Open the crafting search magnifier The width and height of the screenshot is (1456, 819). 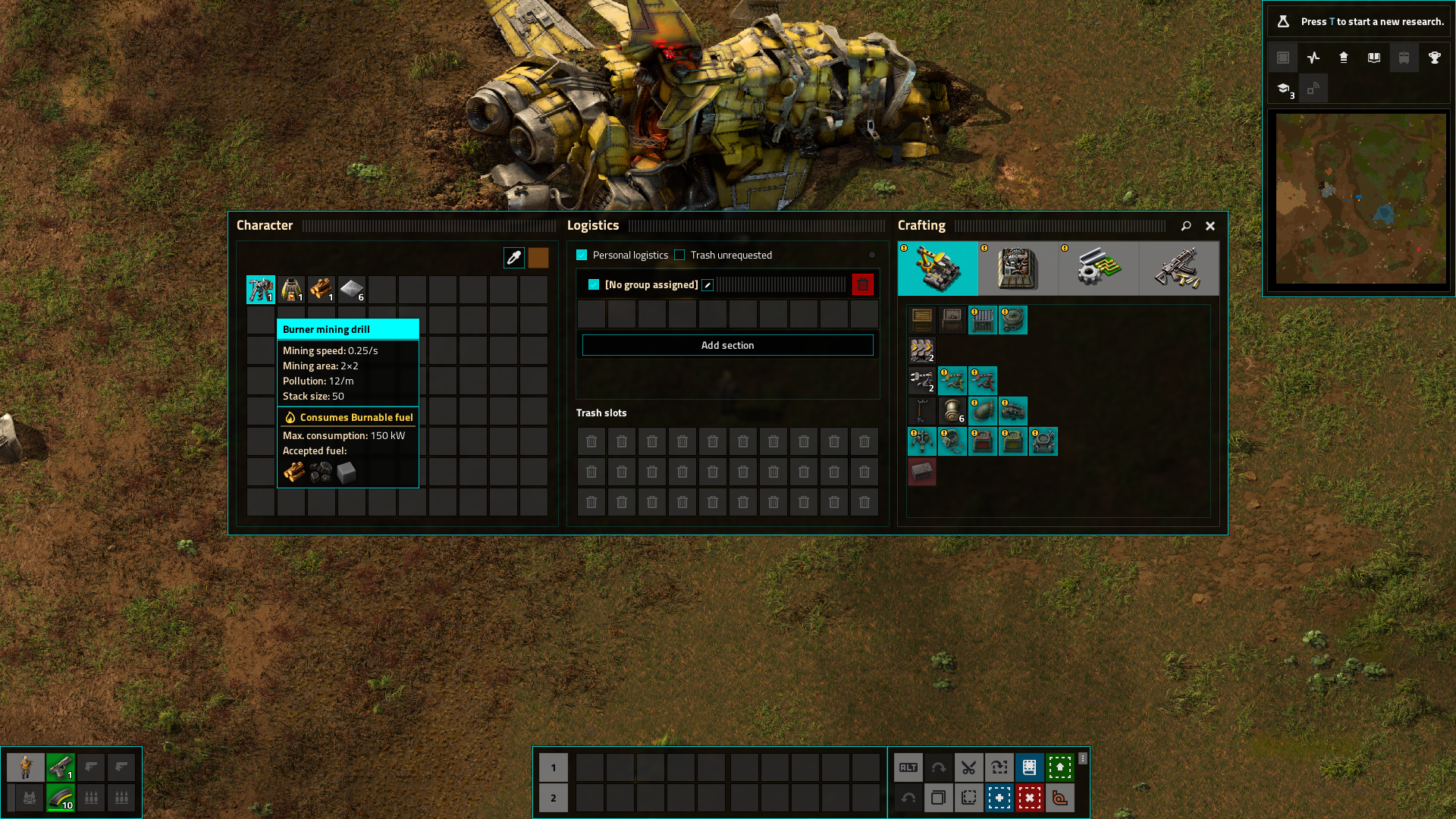coord(1186,226)
